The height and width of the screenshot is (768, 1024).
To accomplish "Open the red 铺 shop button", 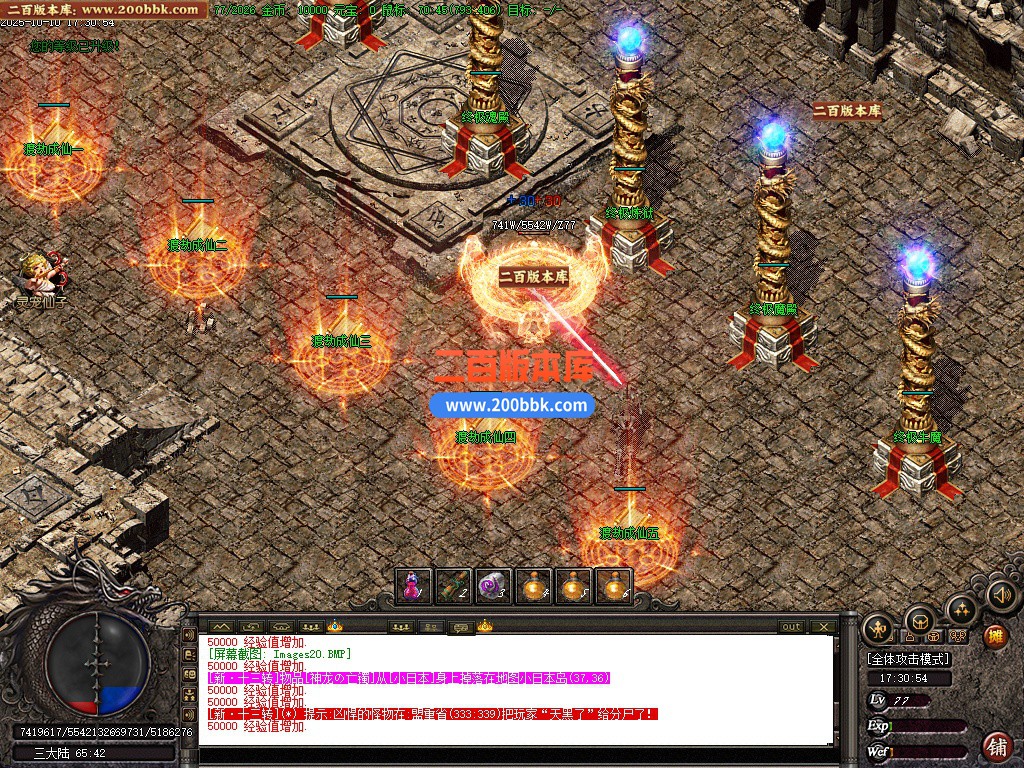I will 997,746.
